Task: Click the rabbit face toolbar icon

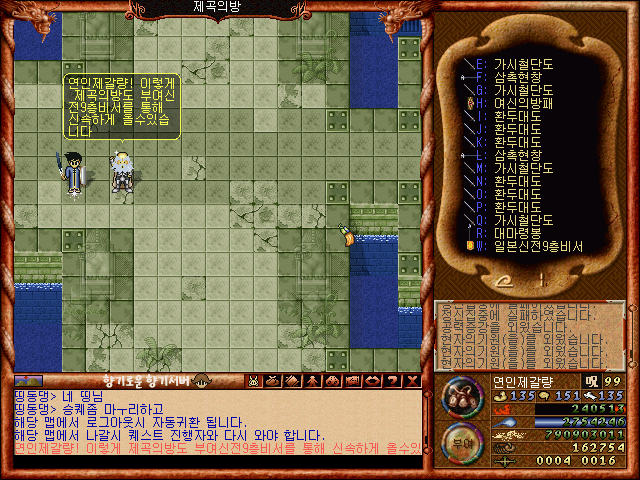Action: [254, 381]
